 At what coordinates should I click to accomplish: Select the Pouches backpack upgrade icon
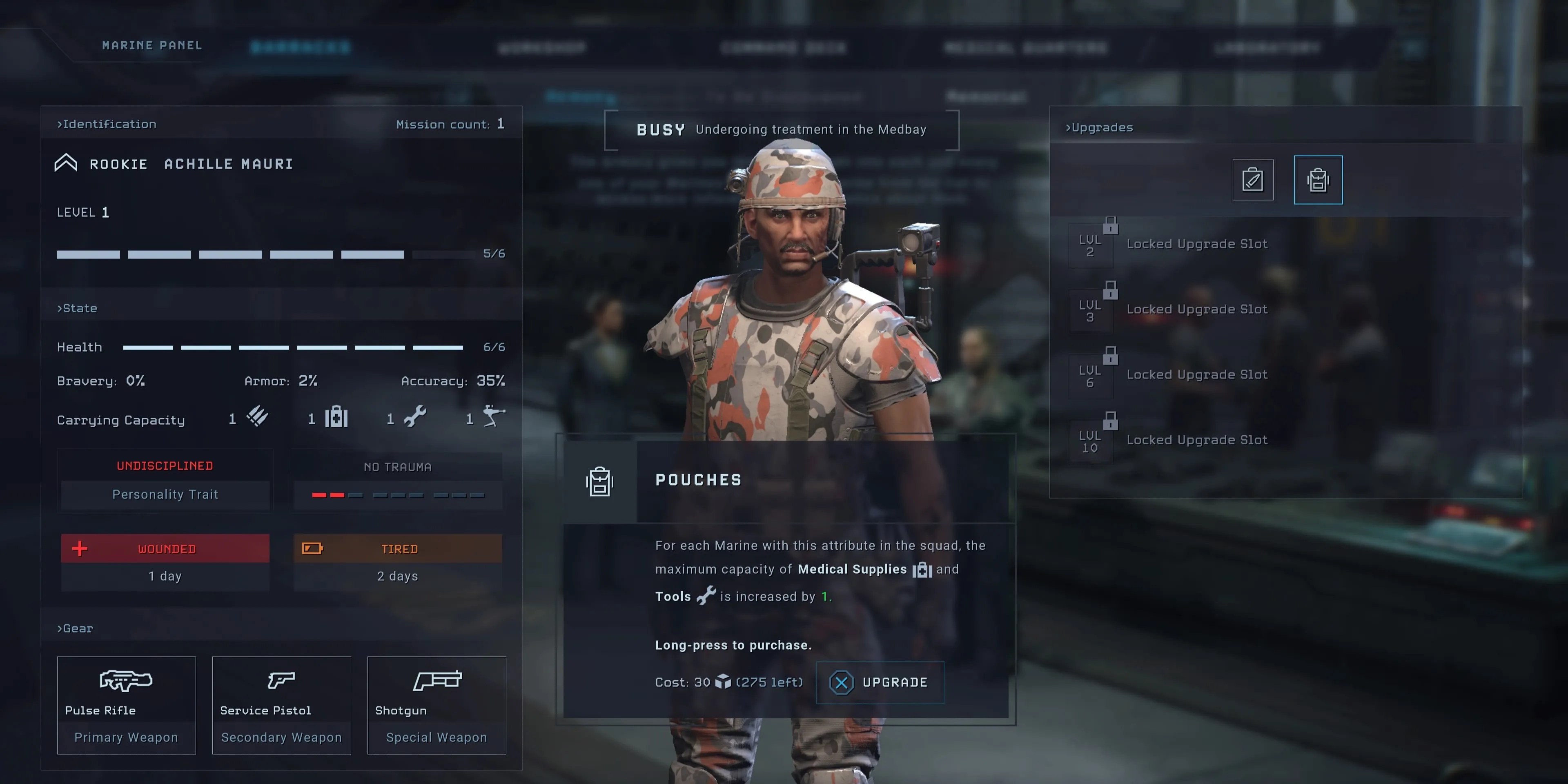point(1318,180)
